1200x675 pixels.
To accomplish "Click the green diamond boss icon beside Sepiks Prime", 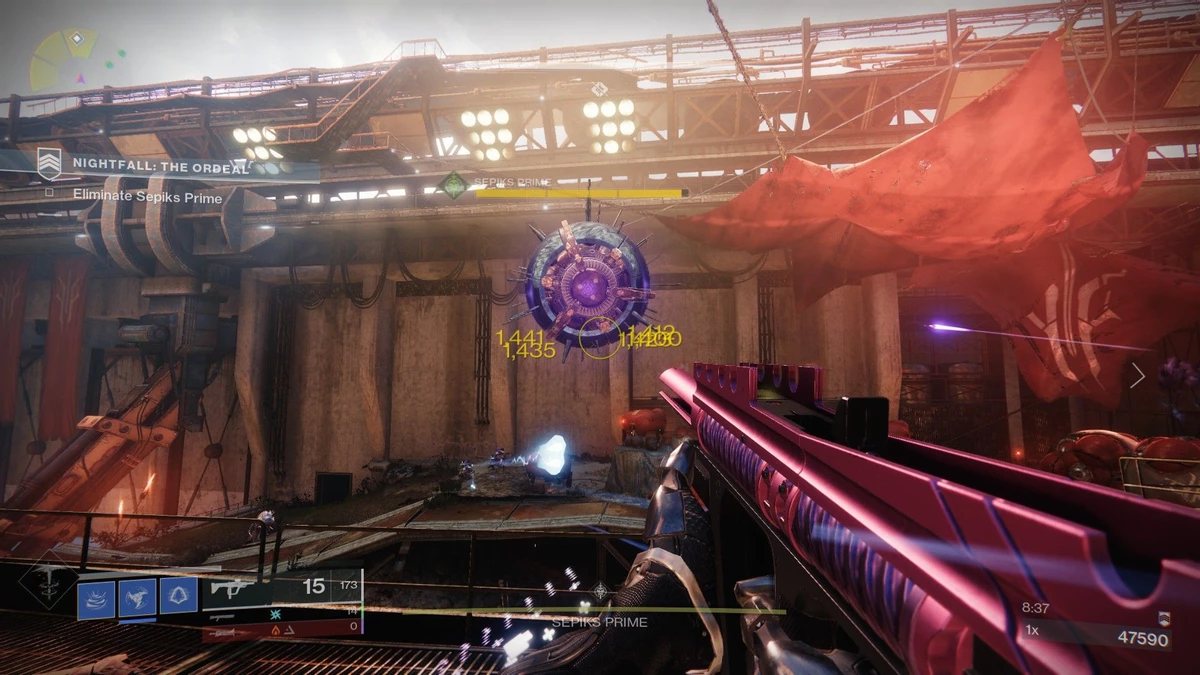I will click(455, 185).
